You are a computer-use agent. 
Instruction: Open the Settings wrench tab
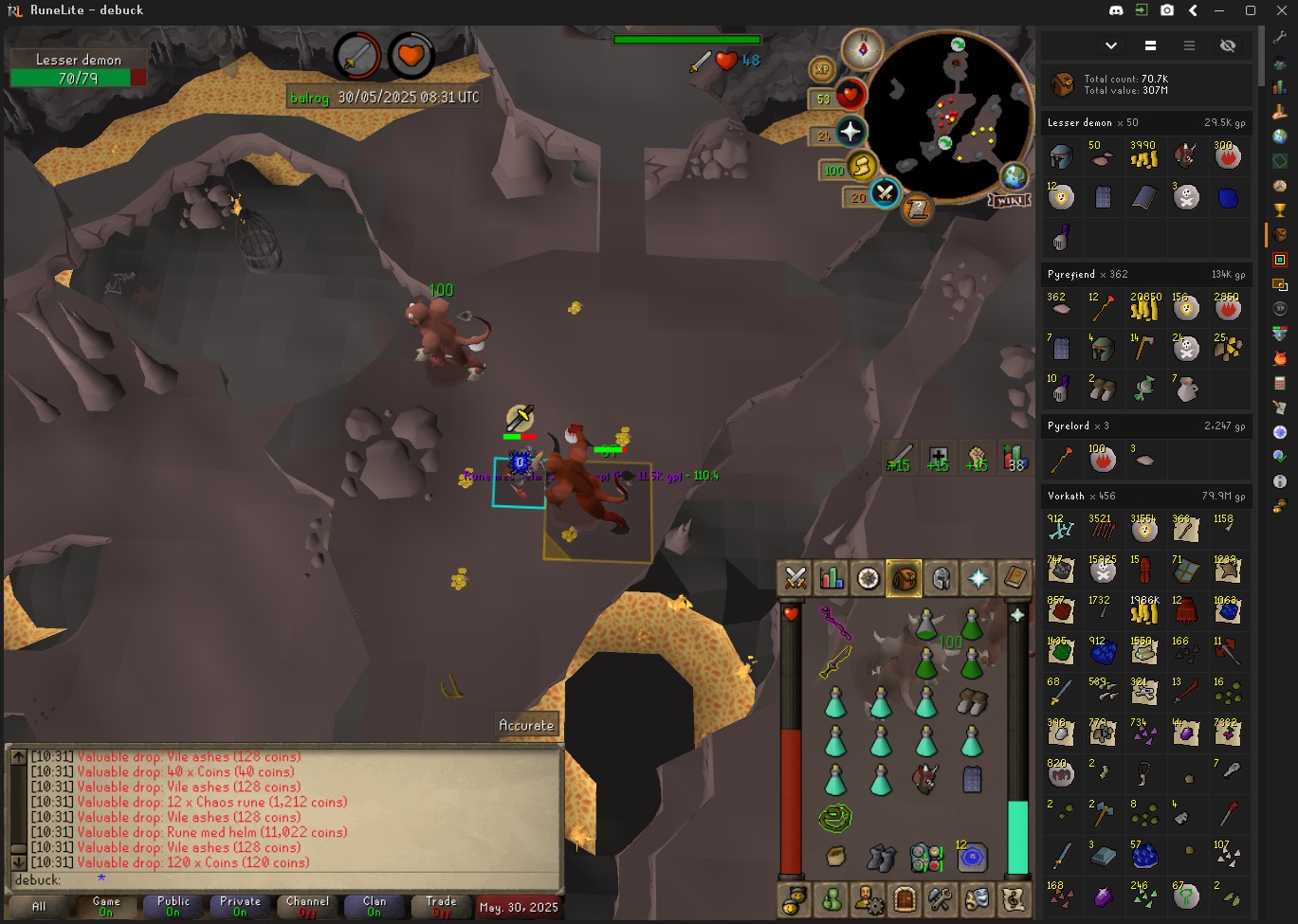point(940,897)
